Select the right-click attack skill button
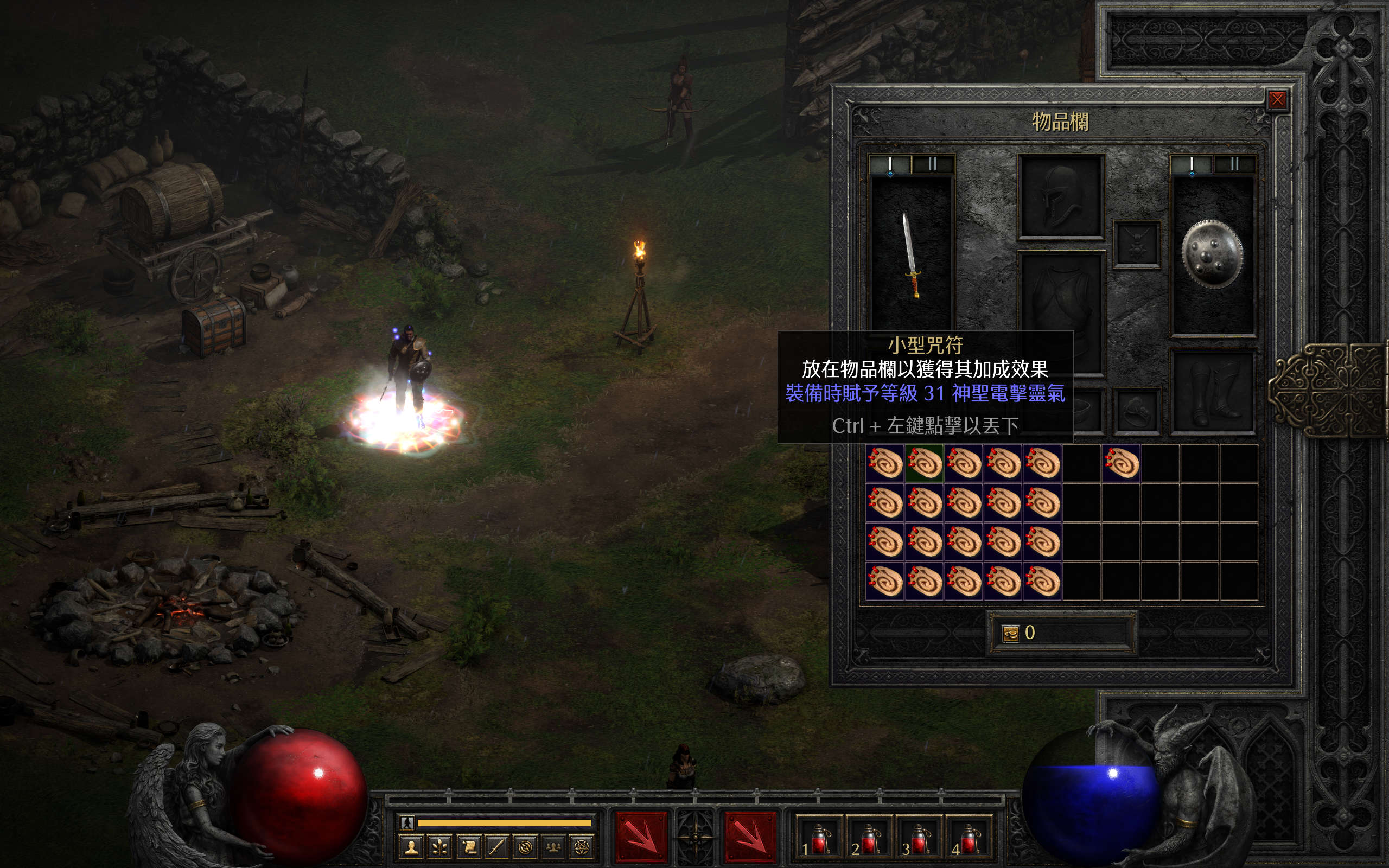Screen dimensions: 1389x868 coord(750,837)
